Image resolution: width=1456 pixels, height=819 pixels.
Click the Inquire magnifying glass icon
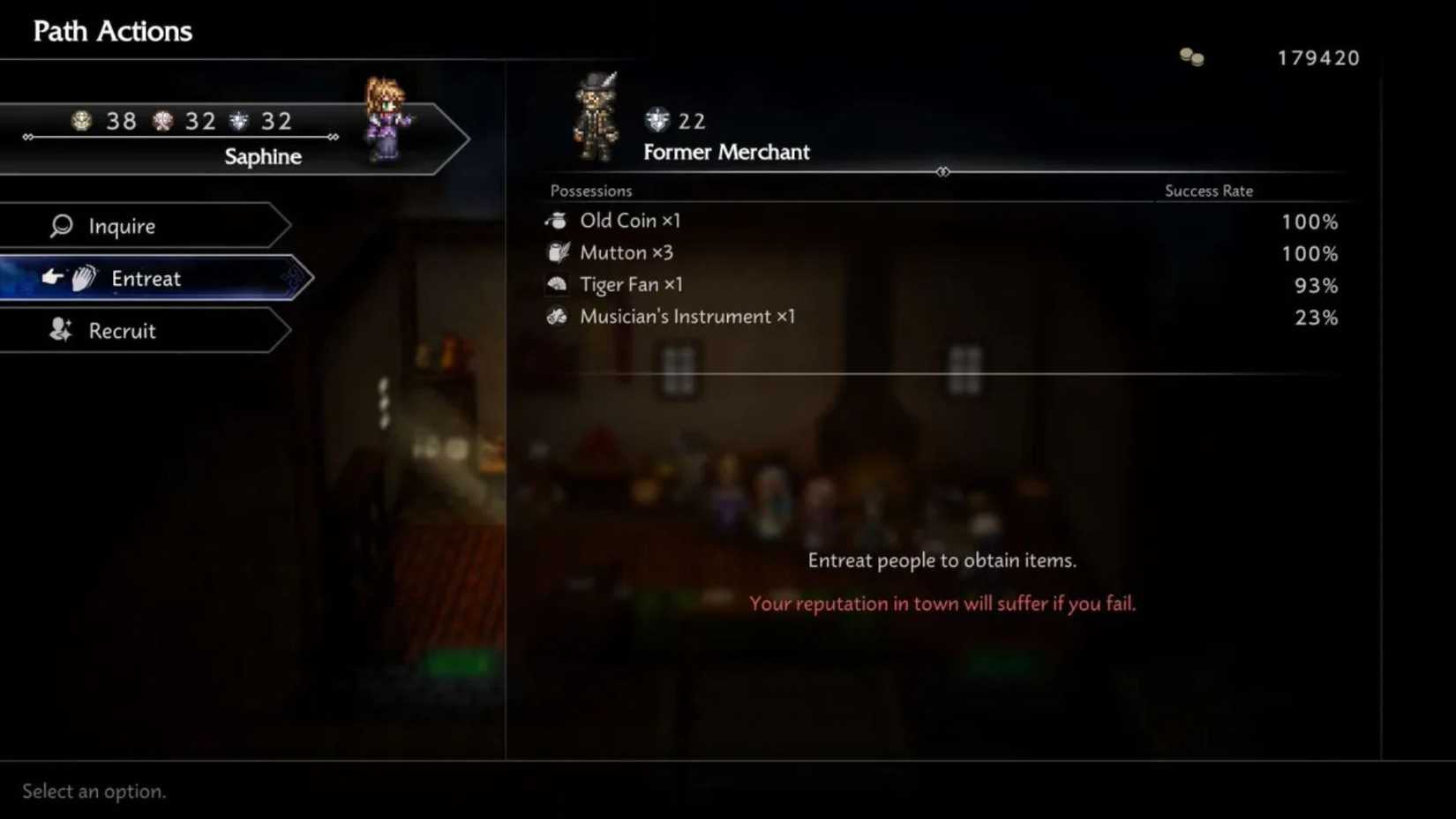(x=61, y=226)
